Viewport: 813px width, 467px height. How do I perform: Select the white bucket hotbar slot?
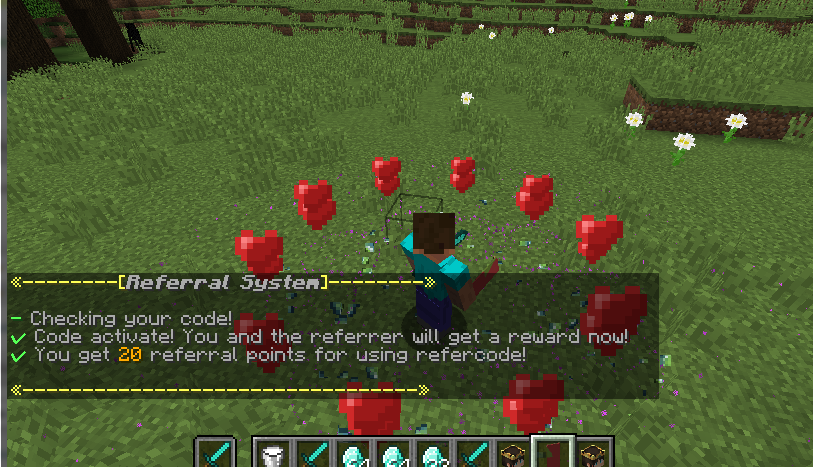272,455
